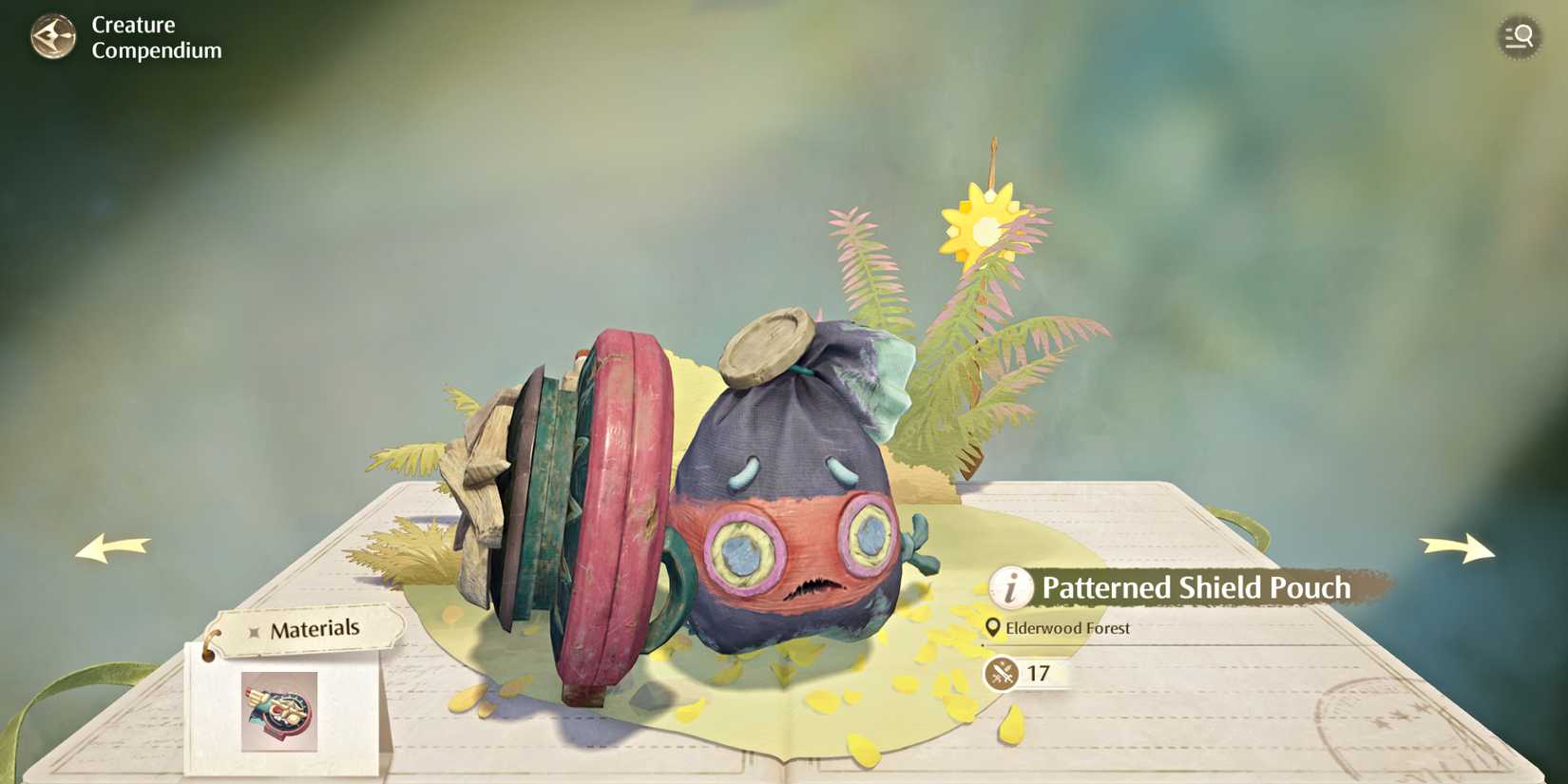The width and height of the screenshot is (1568, 784).
Task: Click the combat power value 17
Action: [1040, 675]
